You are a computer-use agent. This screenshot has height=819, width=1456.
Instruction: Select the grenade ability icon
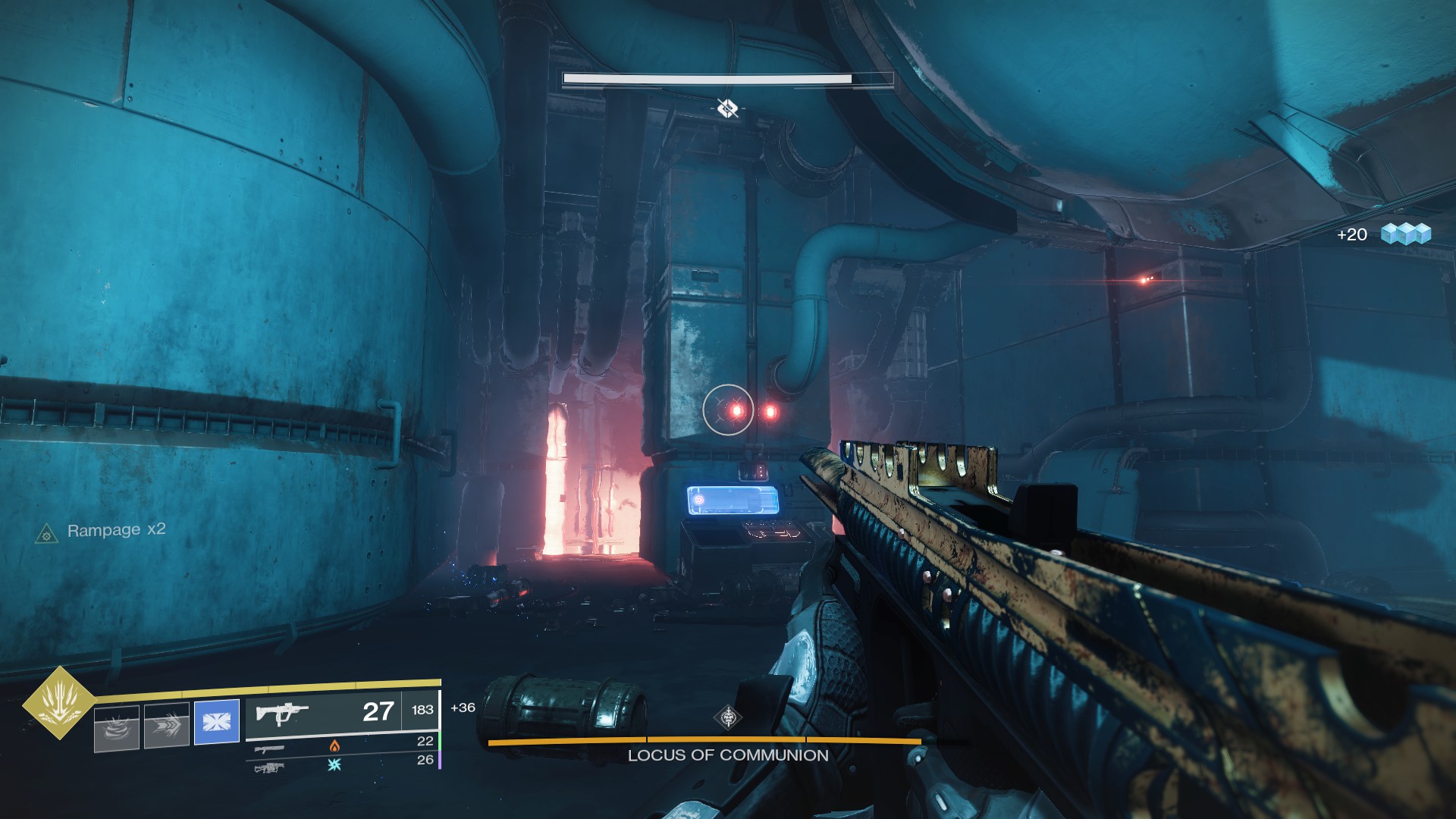(117, 727)
